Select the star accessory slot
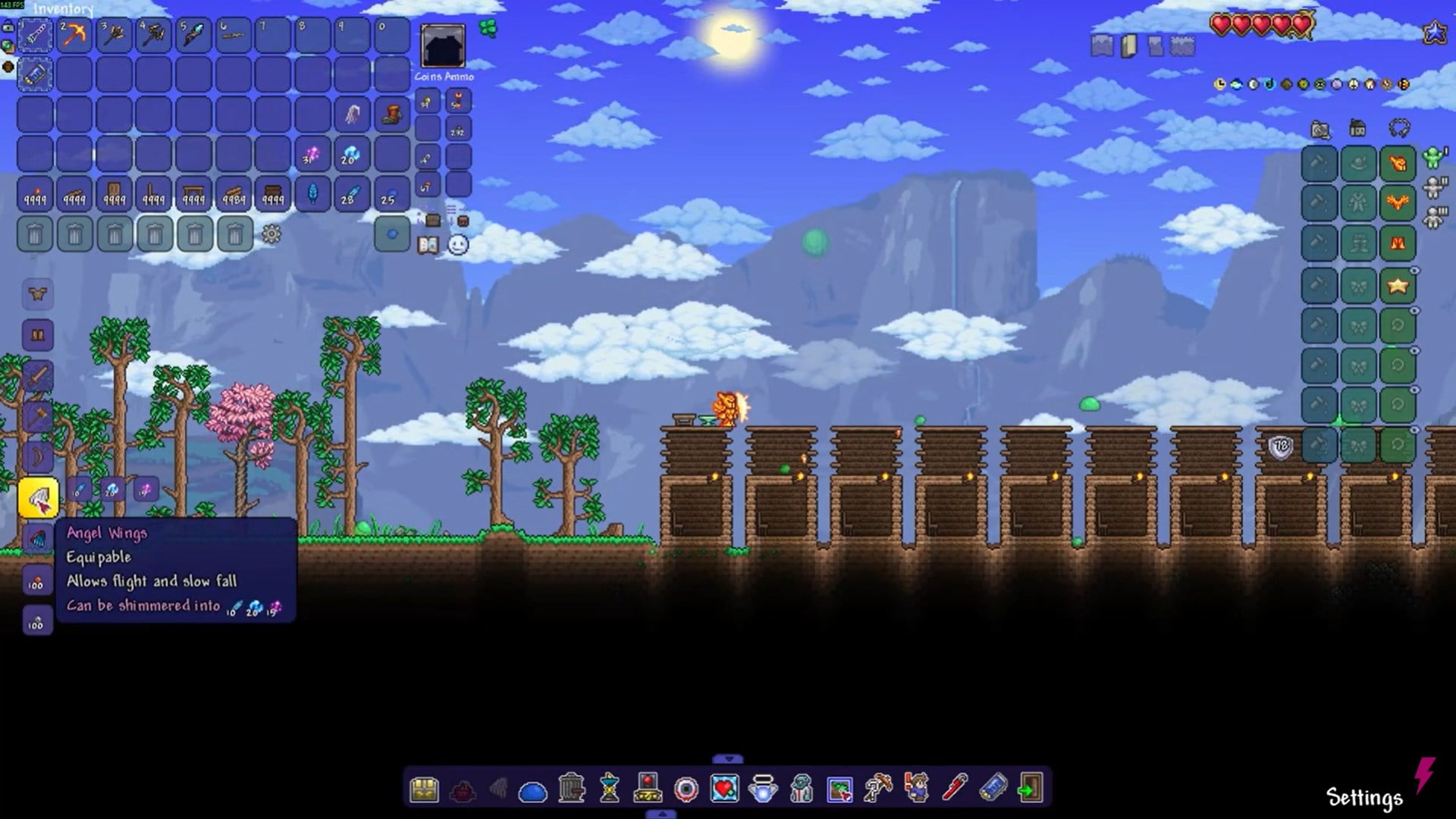Viewport: 1456px width, 819px height. coord(1398,286)
